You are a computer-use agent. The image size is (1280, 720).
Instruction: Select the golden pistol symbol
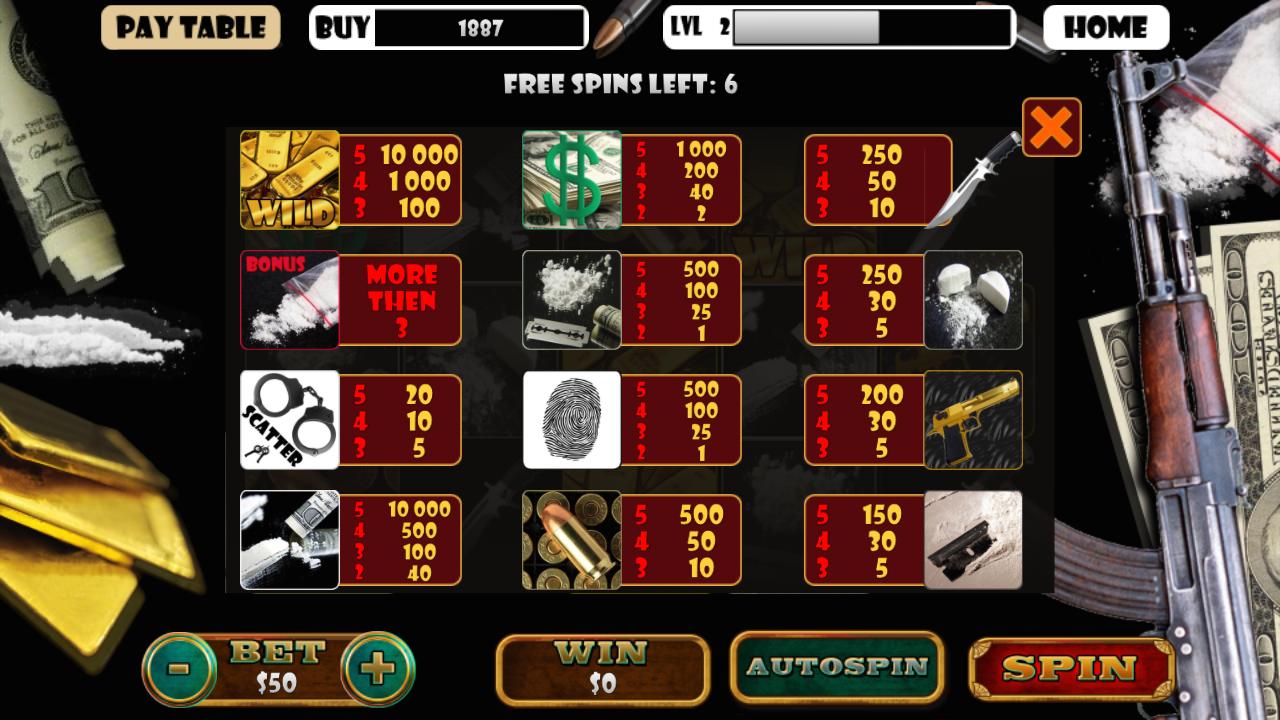pyautogui.click(x=975, y=419)
